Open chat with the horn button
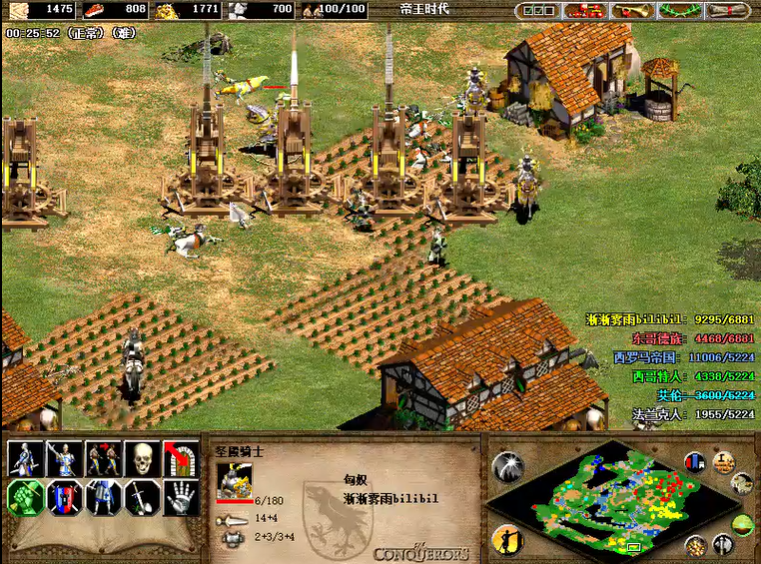761x564 pixels. pyautogui.click(x=632, y=10)
